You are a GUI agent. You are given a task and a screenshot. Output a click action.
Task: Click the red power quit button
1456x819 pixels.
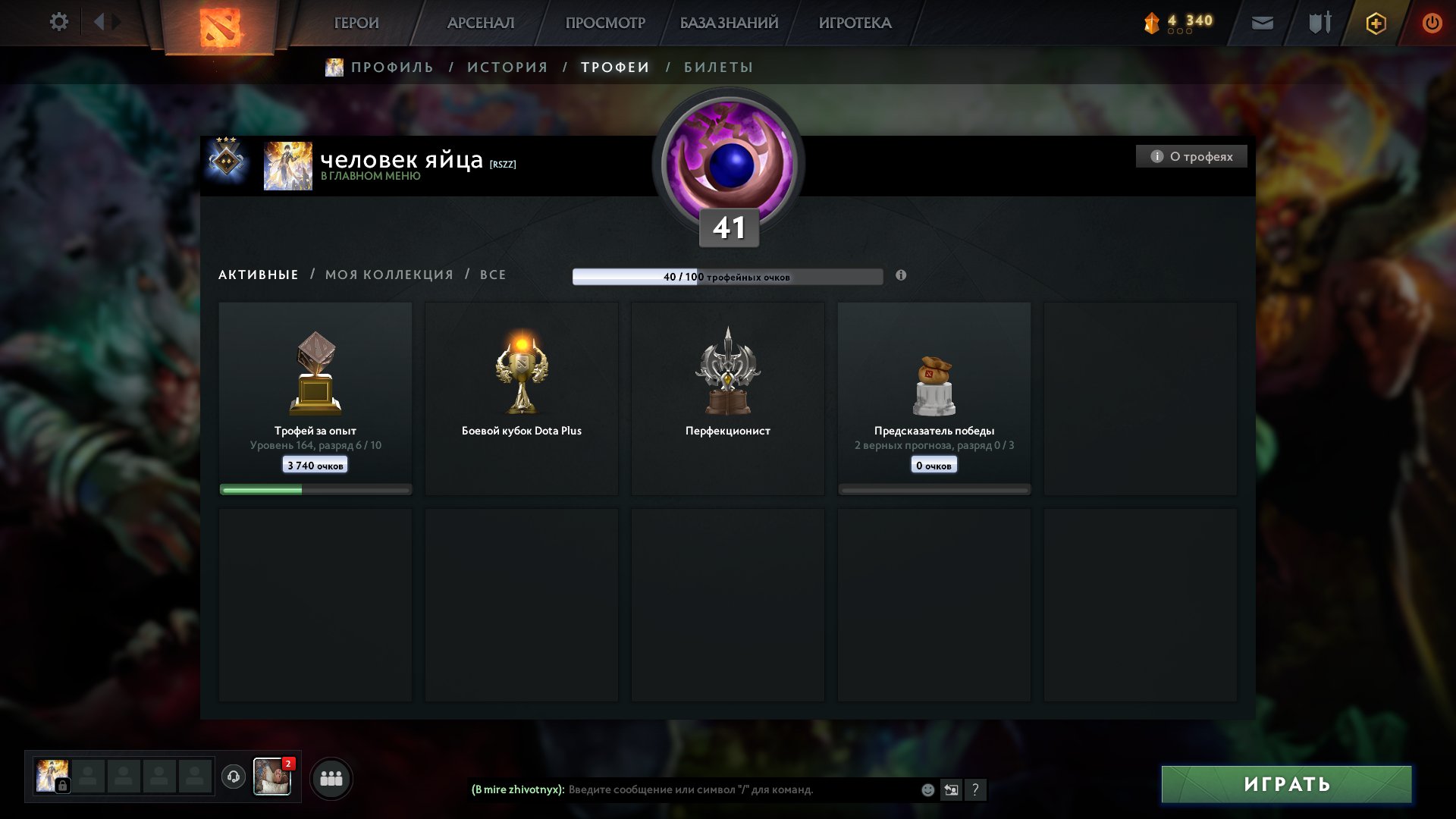coord(1432,23)
